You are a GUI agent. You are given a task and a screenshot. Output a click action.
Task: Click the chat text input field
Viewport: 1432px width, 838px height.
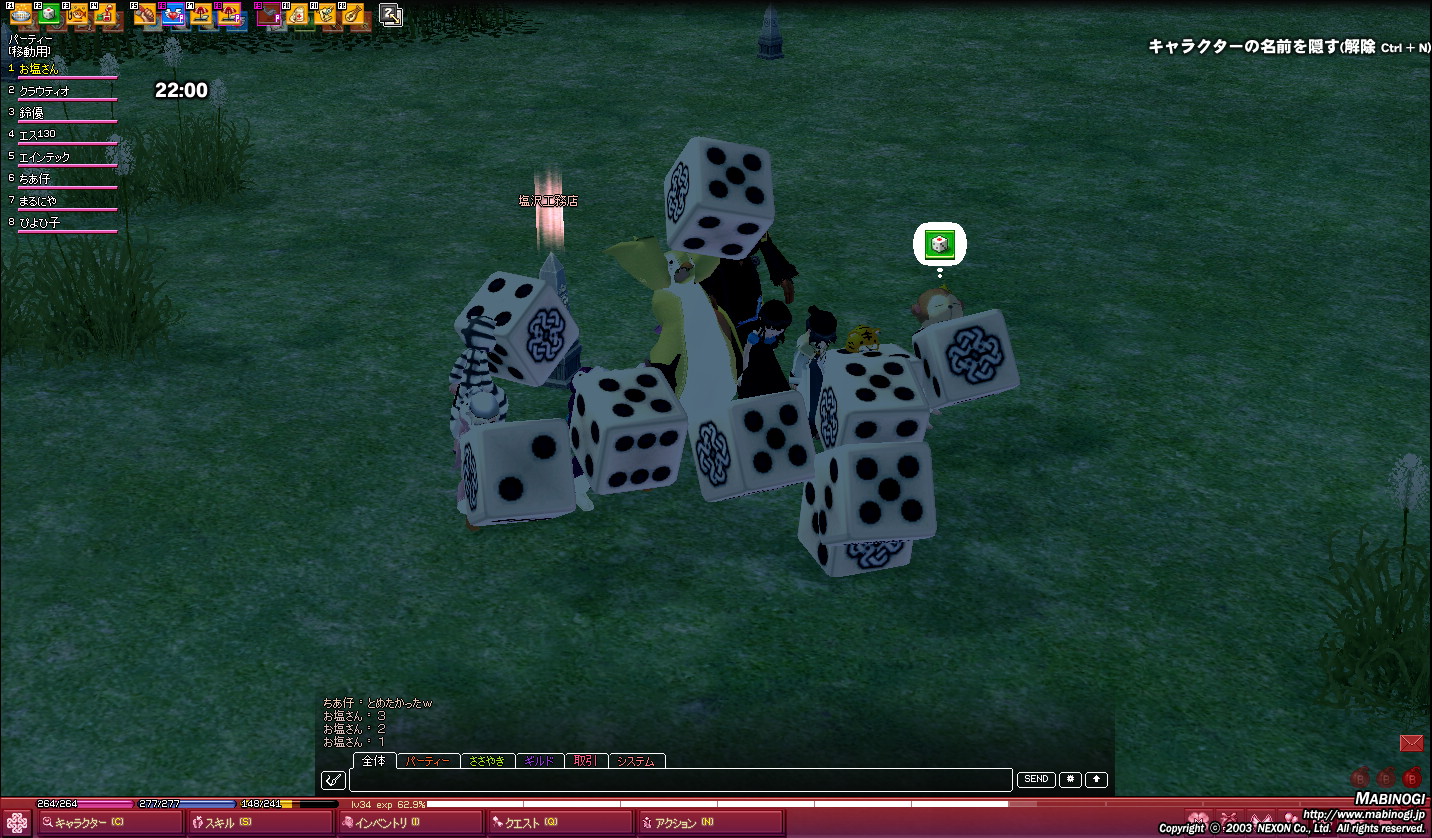click(680, 780)
